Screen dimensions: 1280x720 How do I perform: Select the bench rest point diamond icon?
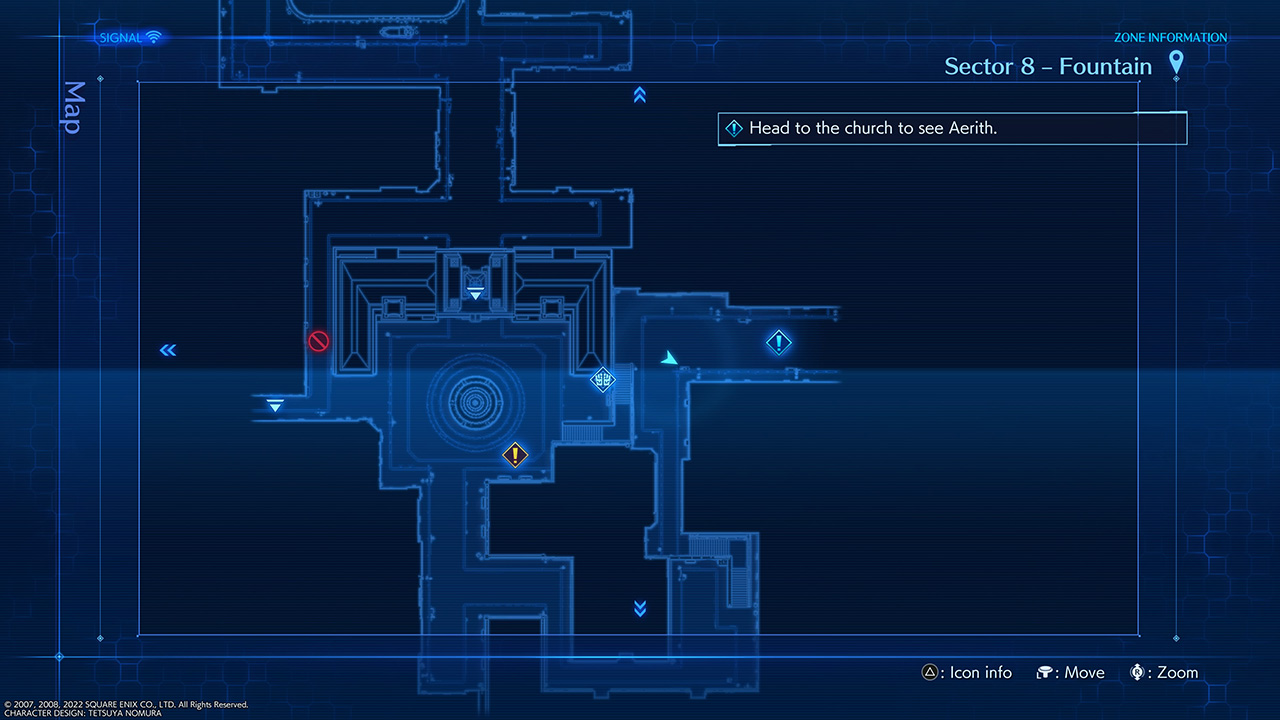603,380
